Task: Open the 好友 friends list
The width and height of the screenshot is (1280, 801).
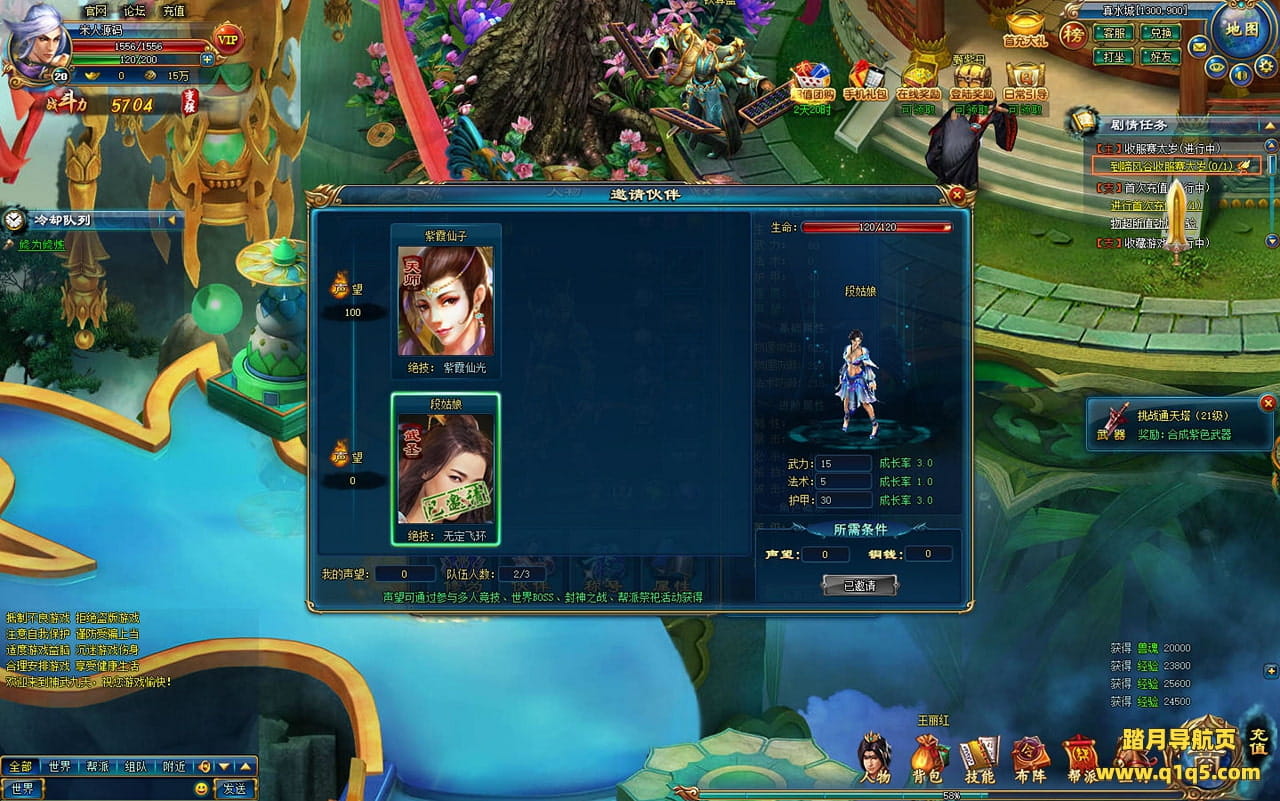Action: 1160,57
